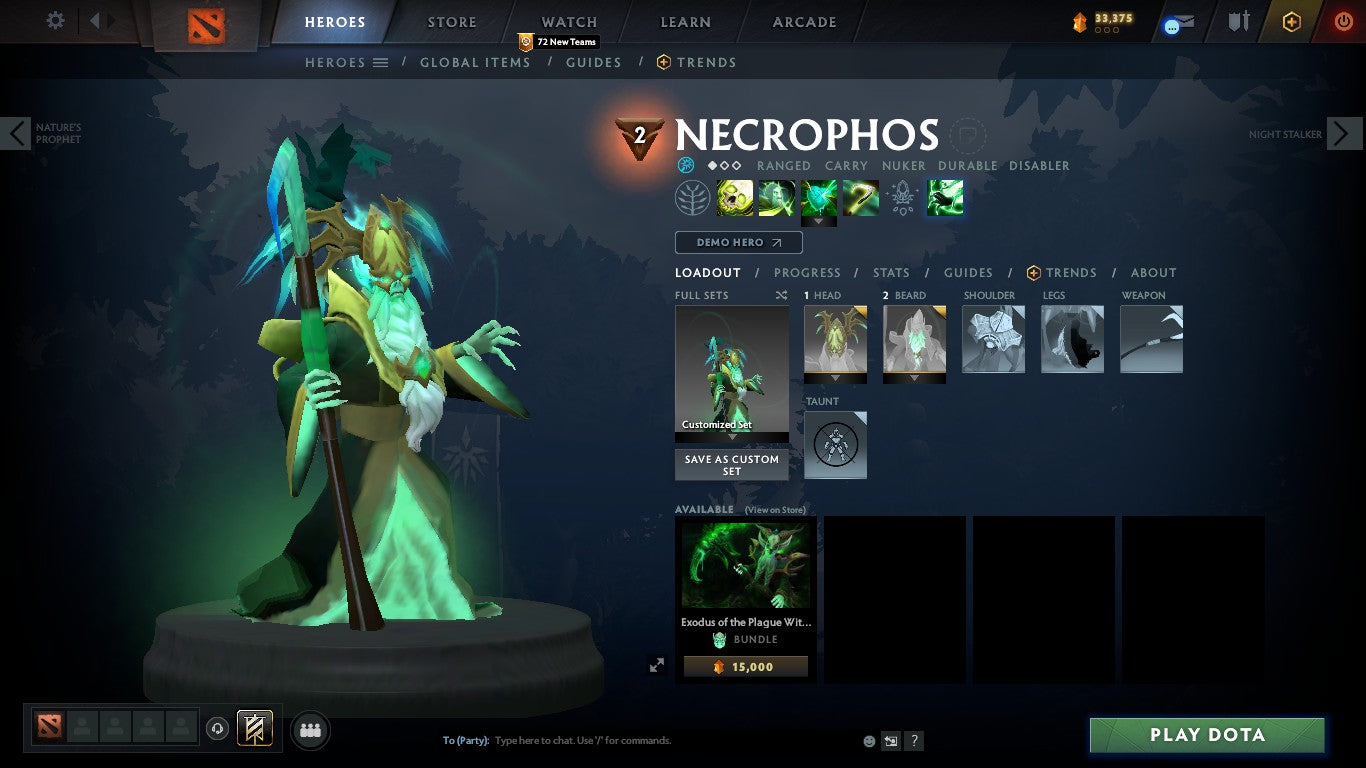Open the heroes hamburger list menu
The image size is (1366, 768).
coord(380,62)
